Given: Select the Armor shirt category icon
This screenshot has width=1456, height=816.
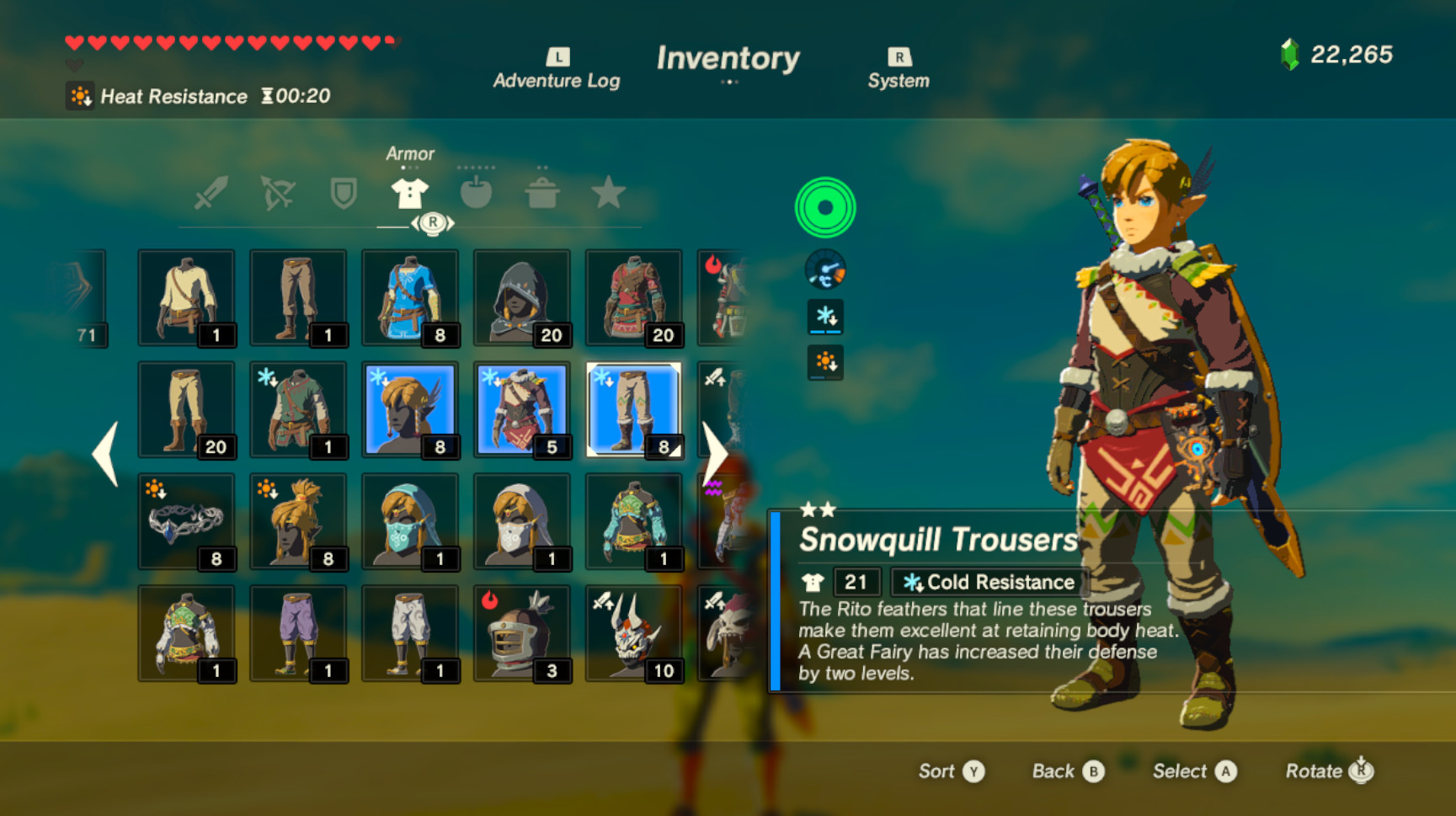Looking at the screenshot, I should (x=410, y=192).
